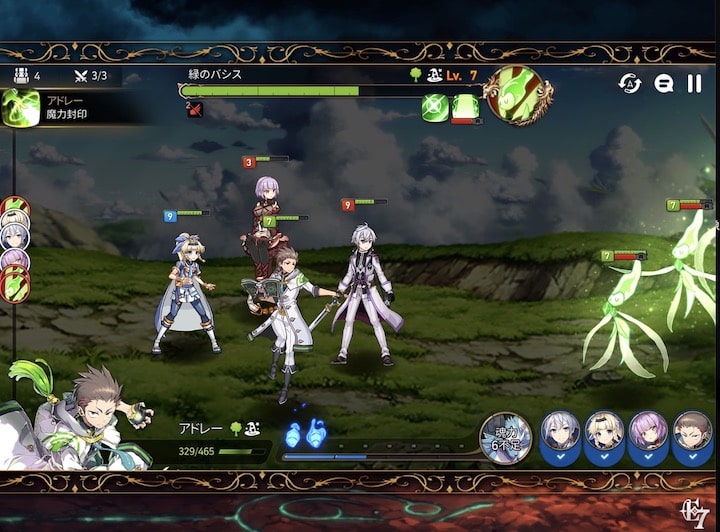Check the boss's green star buff icon

[434, 108]
